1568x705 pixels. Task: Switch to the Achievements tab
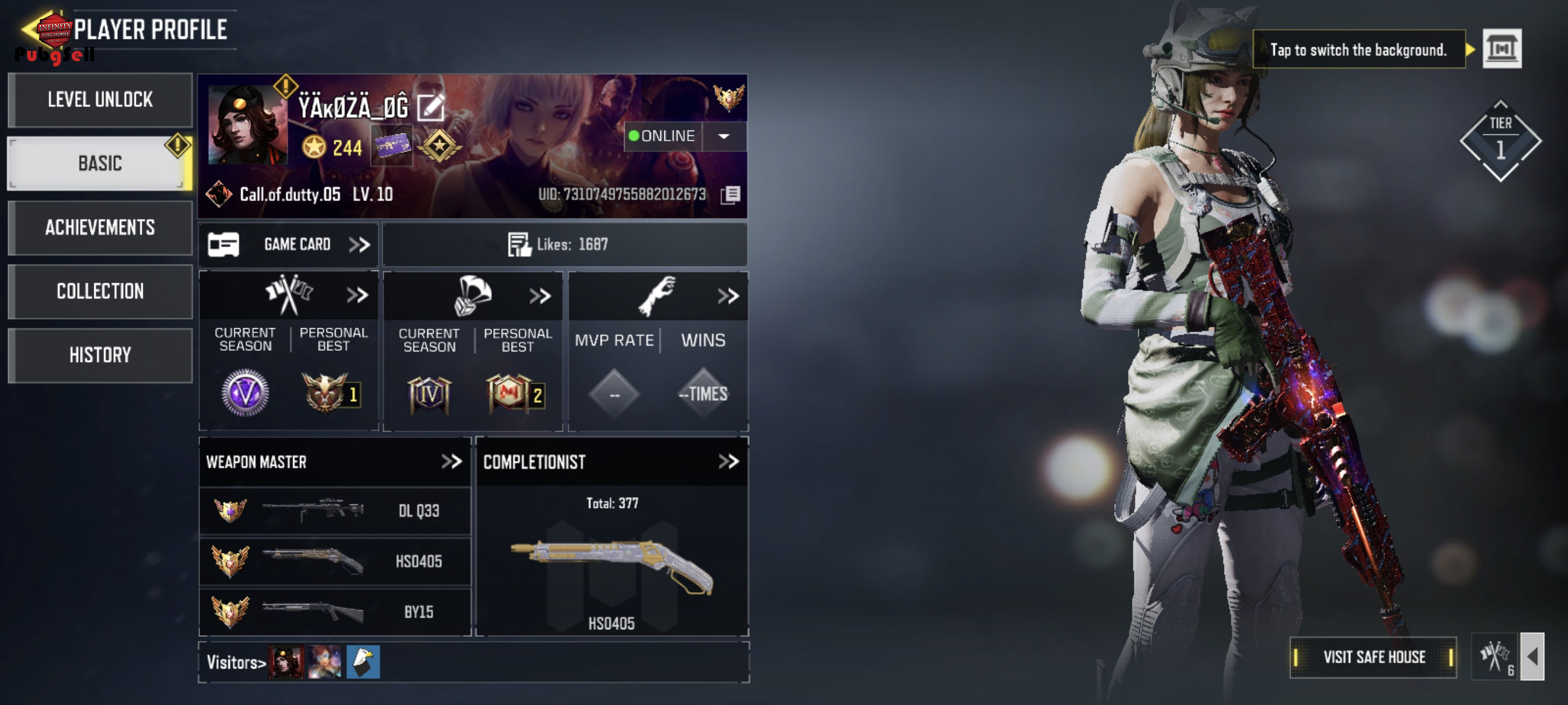(x=101, y=228)
